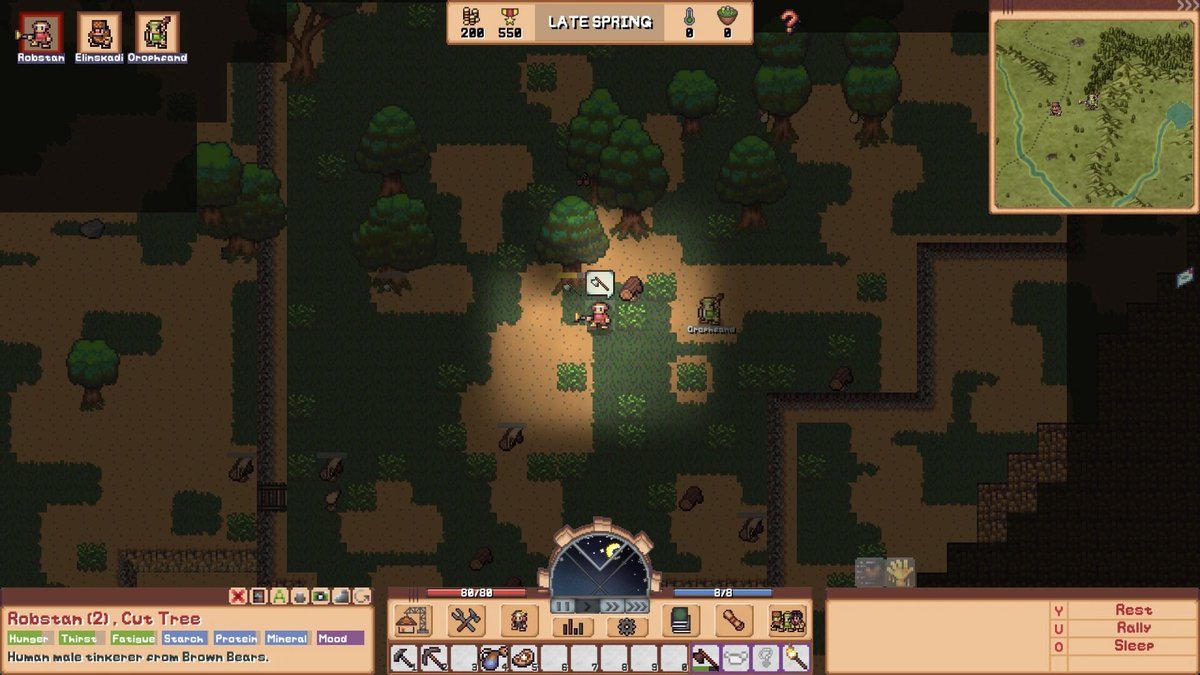Open the red question mark help
Image resolution: width=1200 pixels, height=675 pixels.
pyautogui.click(x=790, y=22)
